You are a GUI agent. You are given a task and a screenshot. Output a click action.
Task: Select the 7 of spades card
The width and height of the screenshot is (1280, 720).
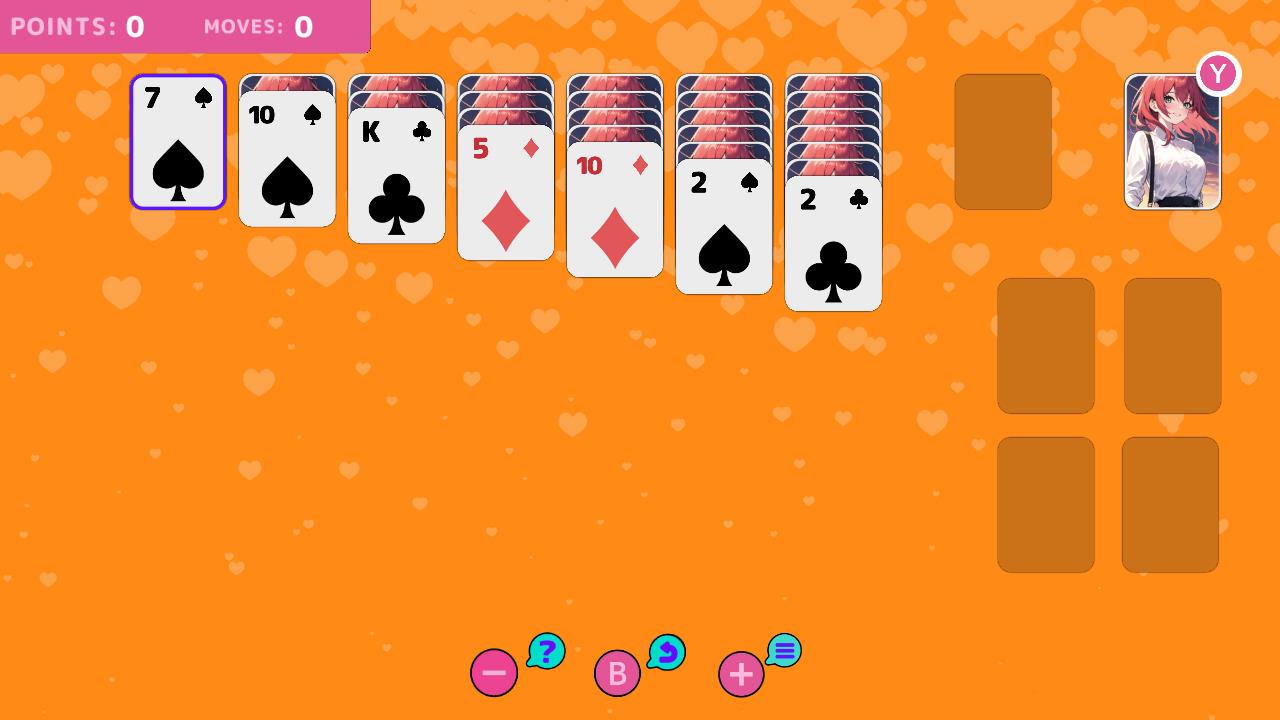(x=178, y=143)
